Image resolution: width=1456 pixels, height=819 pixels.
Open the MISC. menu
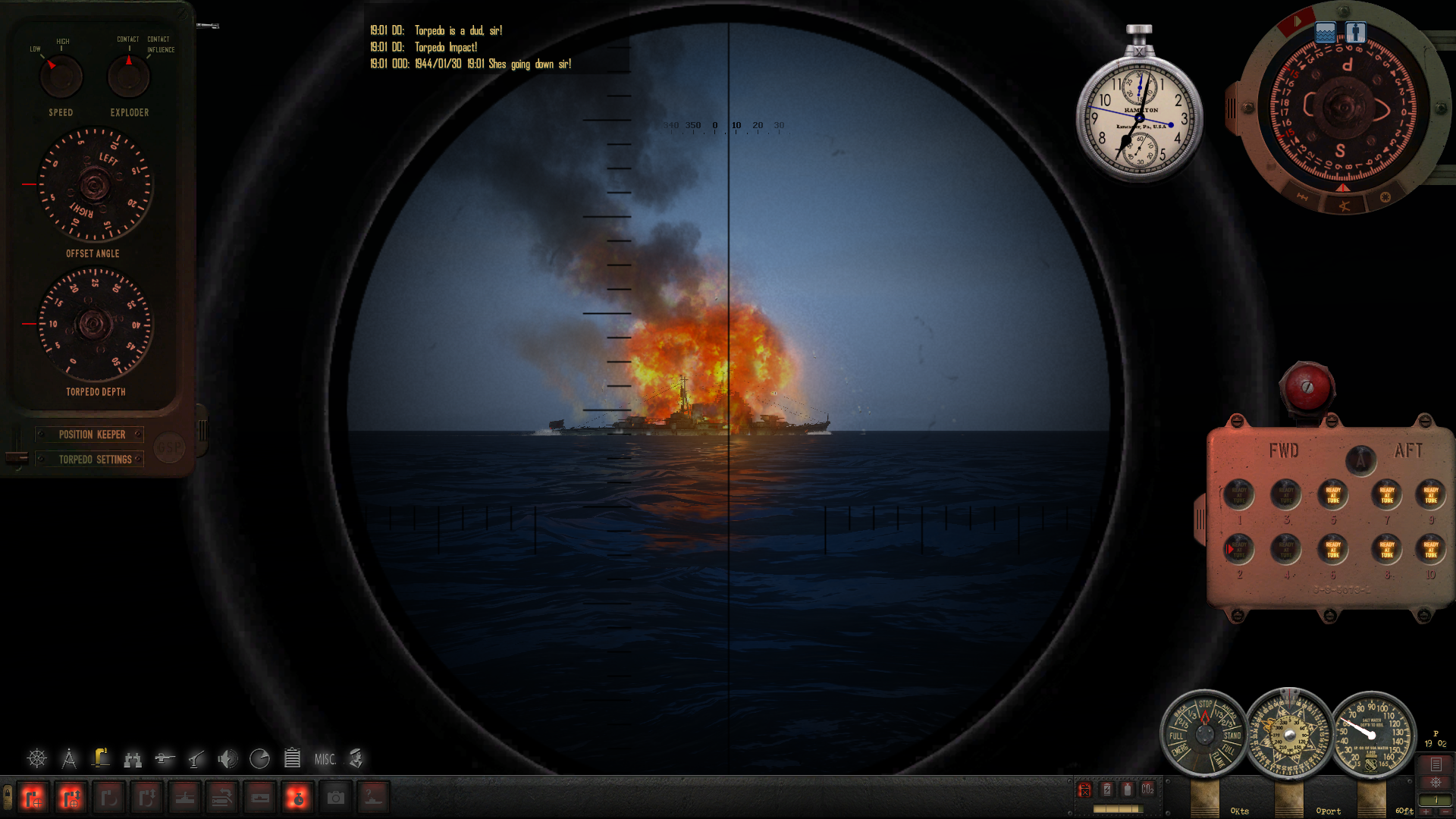[325, 759]
